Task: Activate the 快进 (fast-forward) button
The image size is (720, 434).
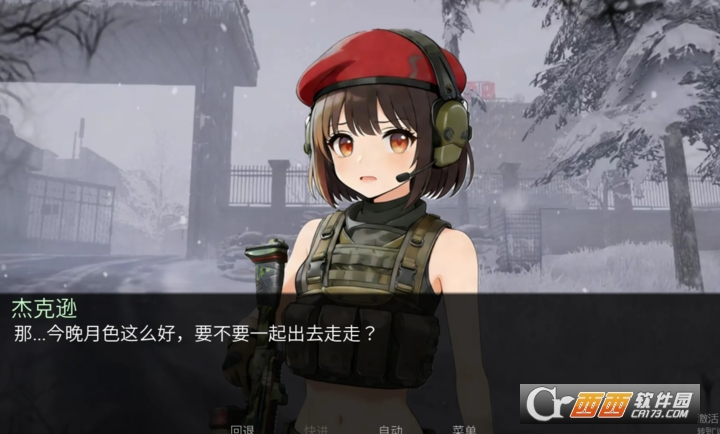Action: [316, 429]
